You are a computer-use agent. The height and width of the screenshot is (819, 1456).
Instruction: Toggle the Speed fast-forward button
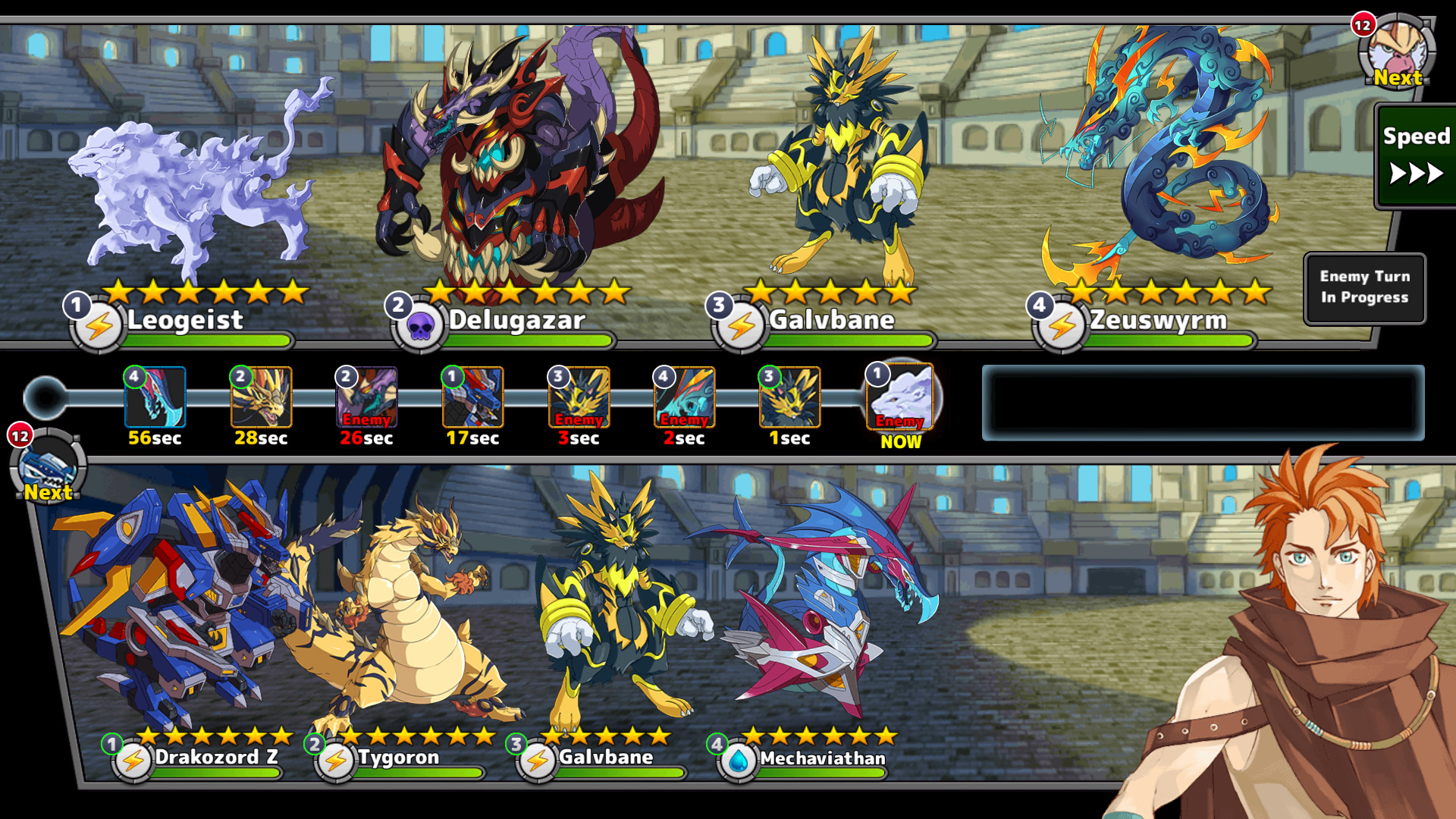click(x=1415, y=156)
